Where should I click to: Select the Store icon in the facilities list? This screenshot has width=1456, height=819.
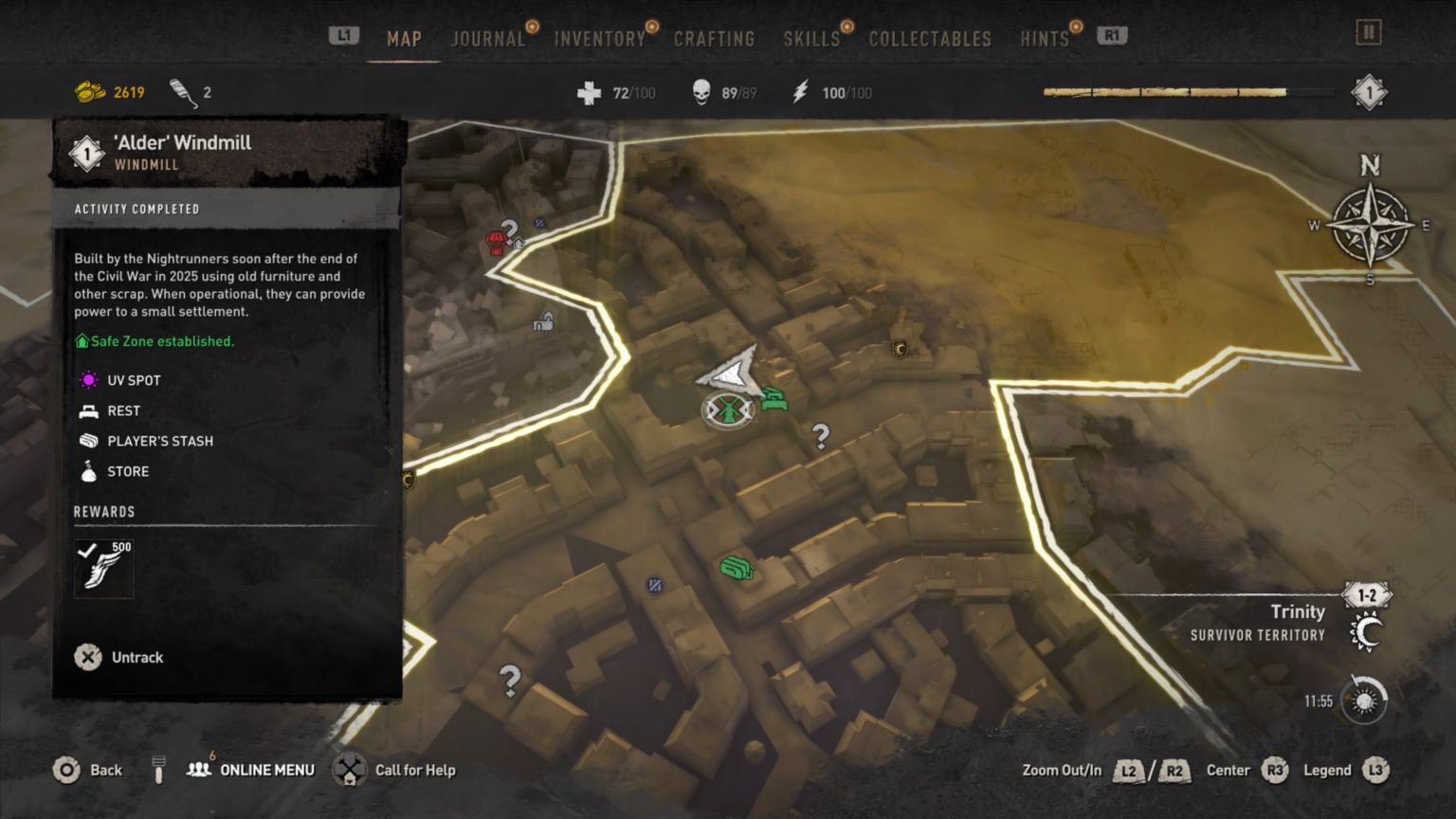pyautogui.click(x=88, y=471)
